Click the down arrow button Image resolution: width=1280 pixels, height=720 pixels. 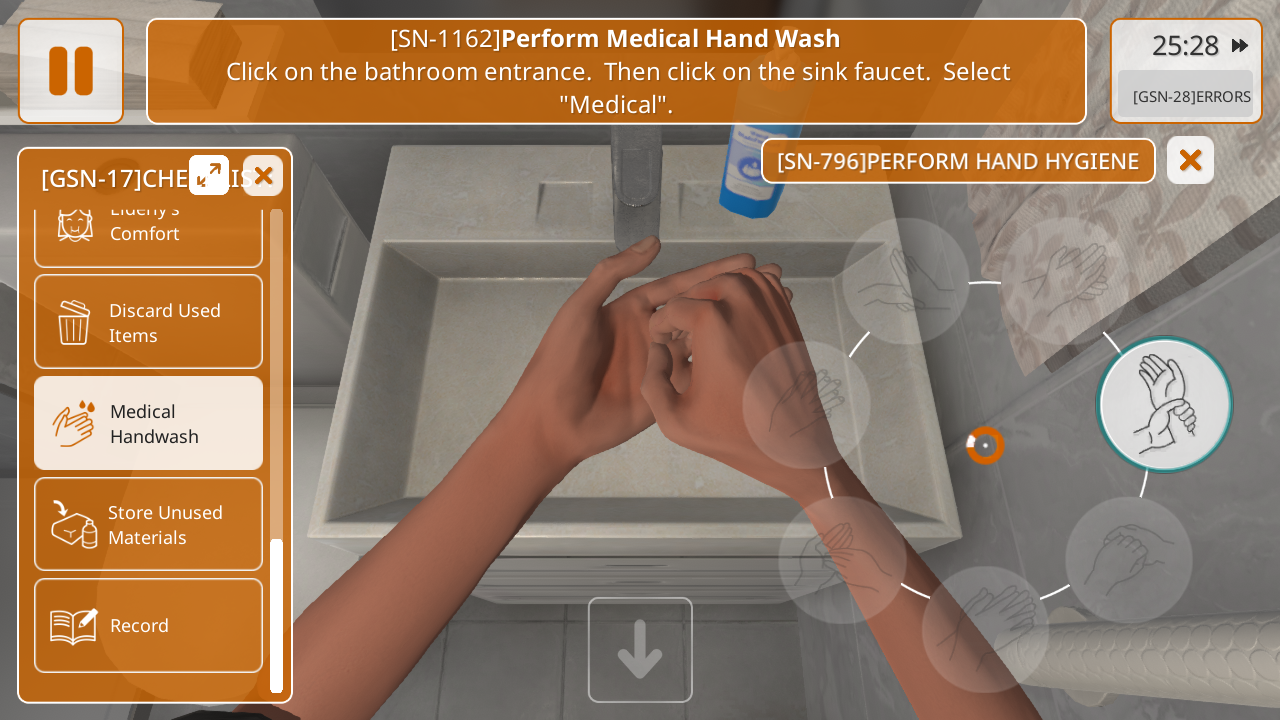(x=640, y=650)
